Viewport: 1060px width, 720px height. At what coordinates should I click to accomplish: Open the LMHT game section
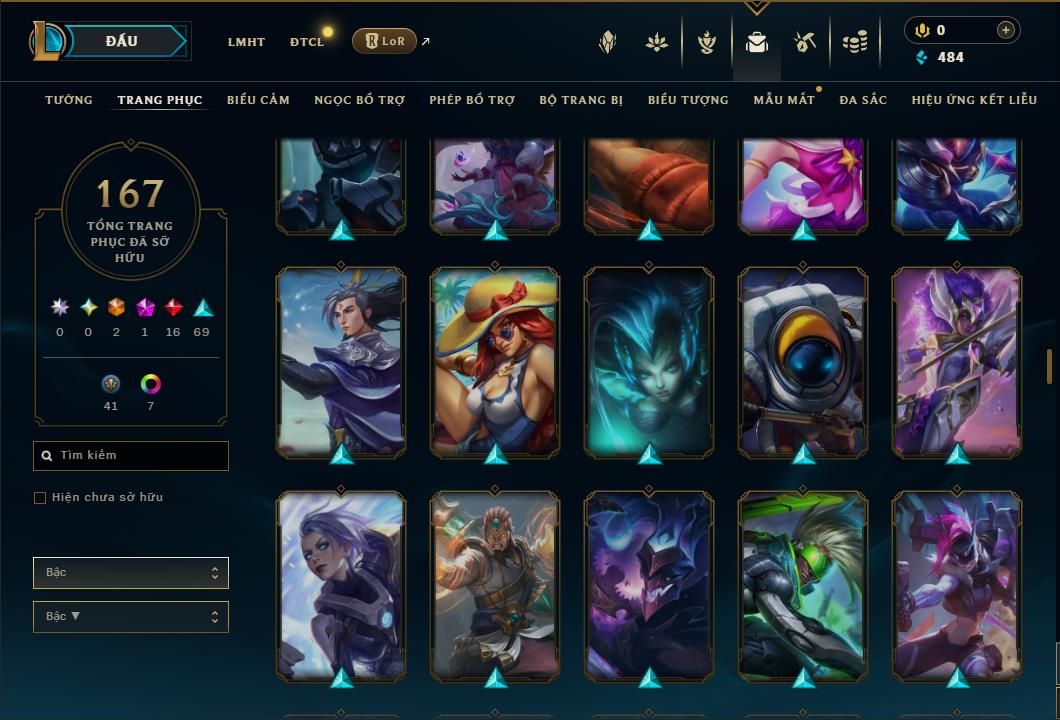pyautogui.click(x=246, y=42)
